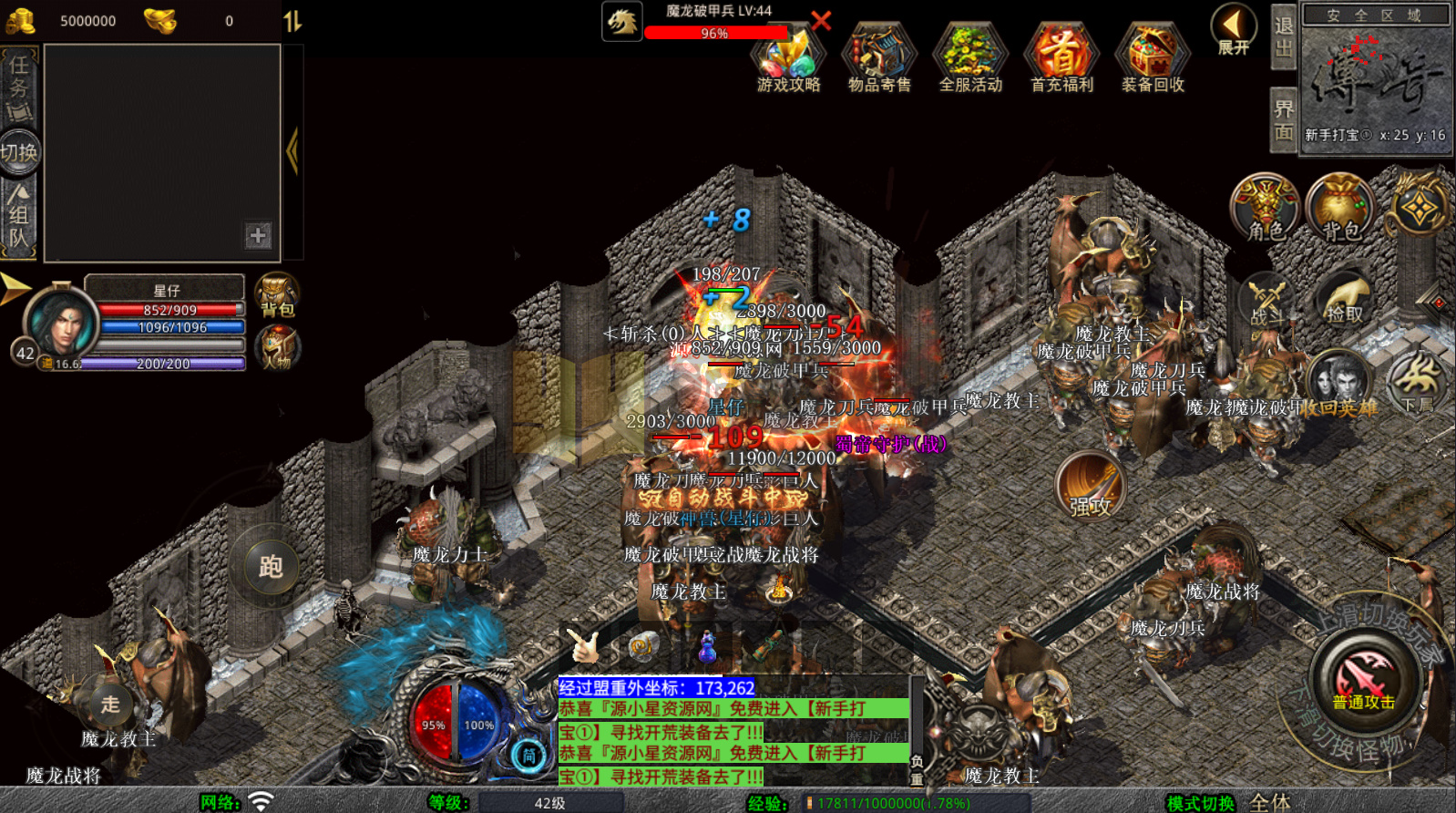The width and height of the screenshot is (1456, 813).
Task: Click the 退出 exit button
Action: click(x=1283, y=37)
